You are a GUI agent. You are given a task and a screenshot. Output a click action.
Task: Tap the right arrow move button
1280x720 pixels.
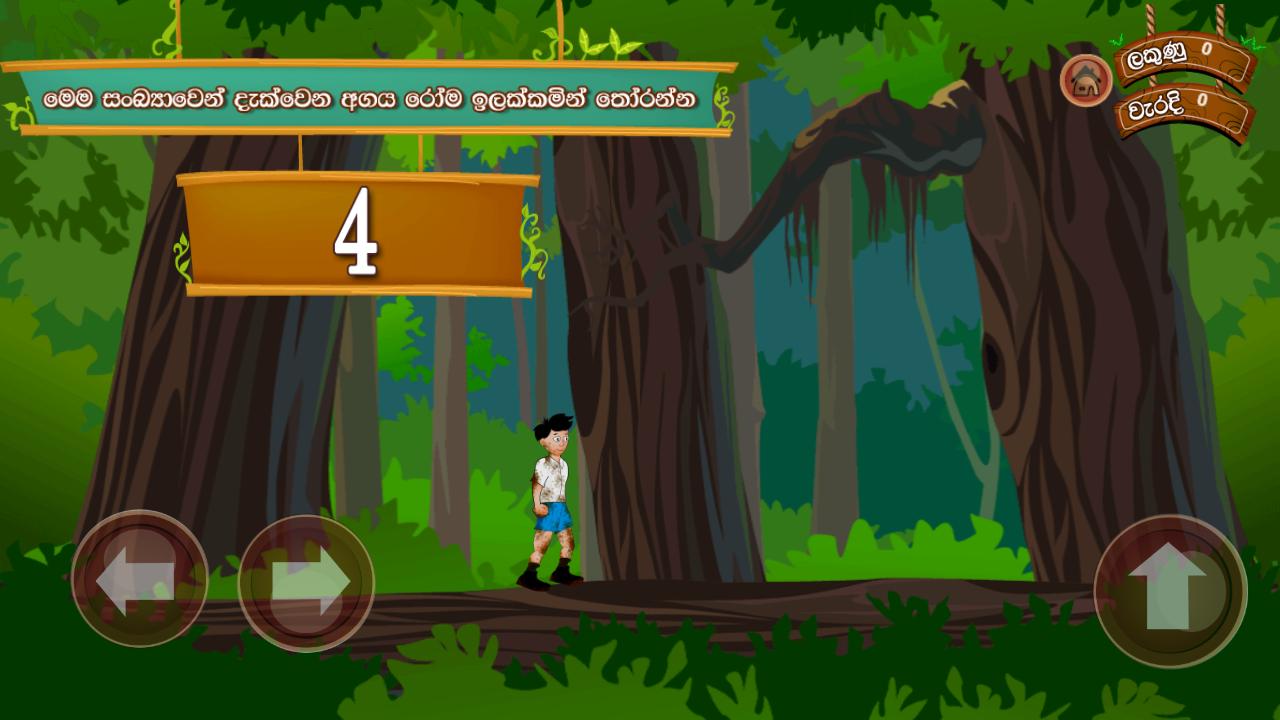click(306, 583)
